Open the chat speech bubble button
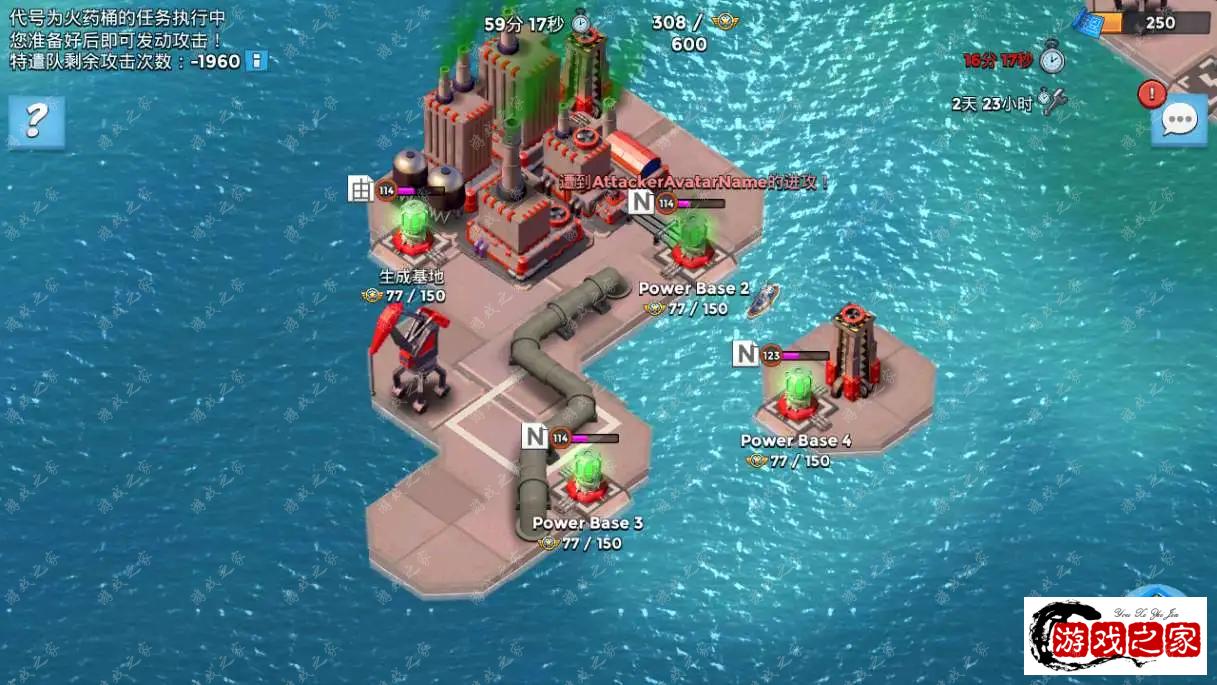The height and width of the screenshot is (685, 1217). pos(1179,121)
